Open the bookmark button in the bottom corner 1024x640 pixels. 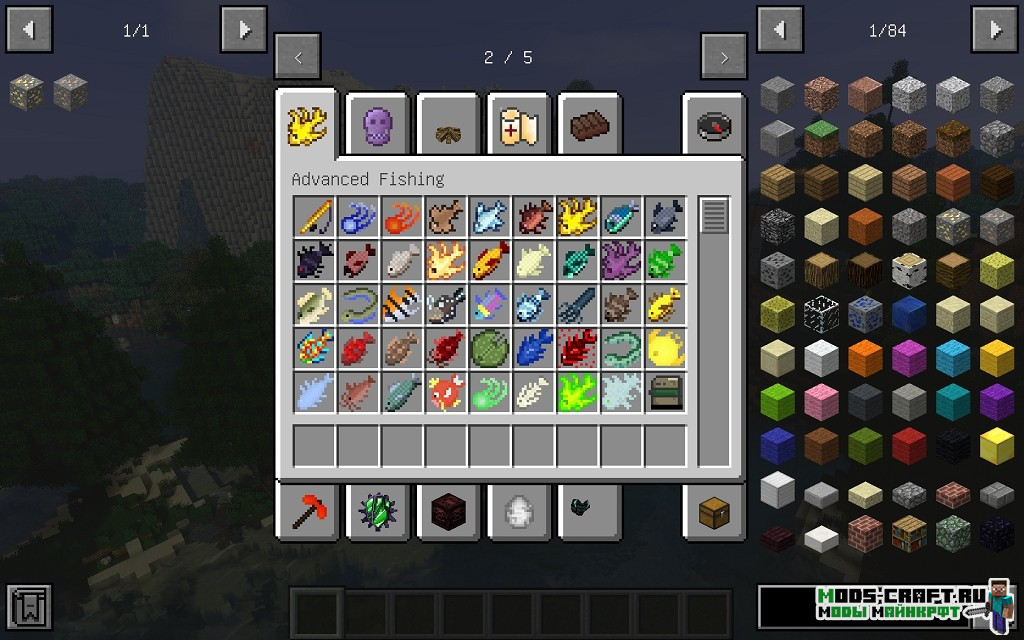[28, 607]
